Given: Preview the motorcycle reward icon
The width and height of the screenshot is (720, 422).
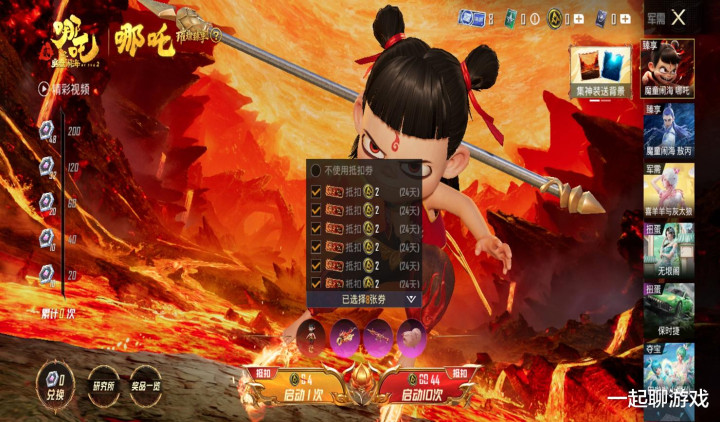Looking at the screenshot, I should [346, 337].
